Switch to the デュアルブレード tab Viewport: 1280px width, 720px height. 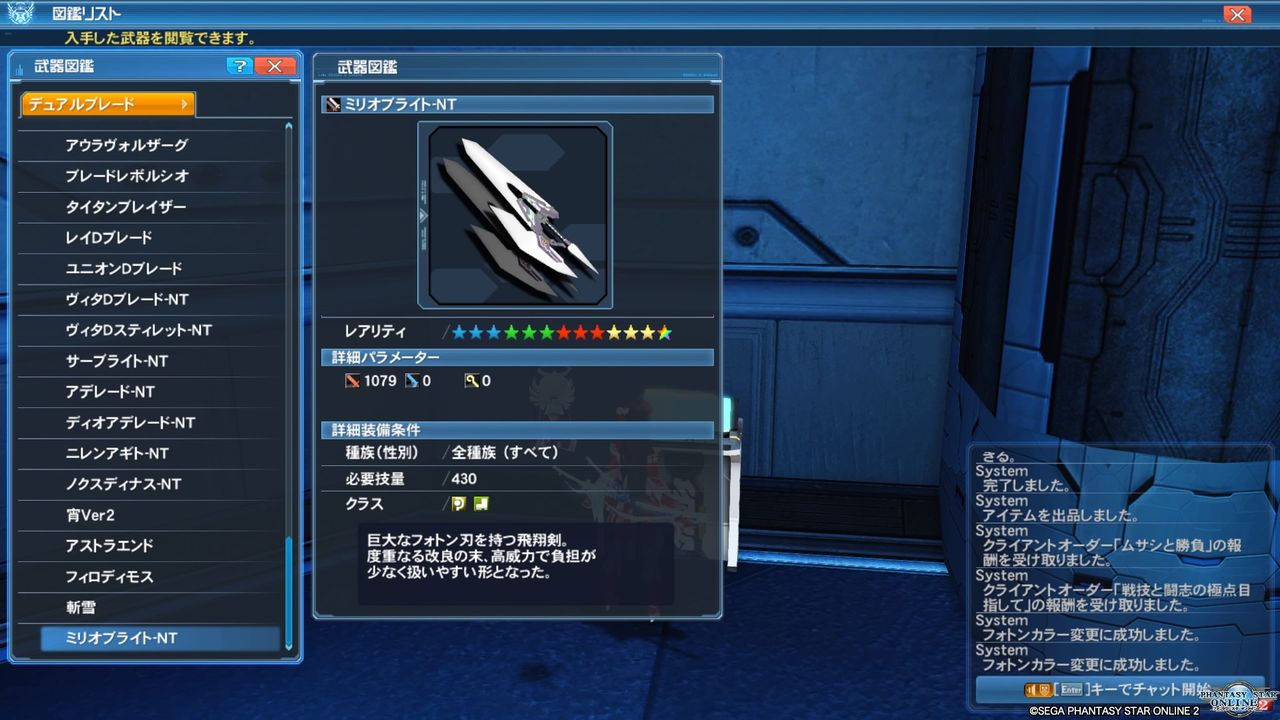point(107,102)
